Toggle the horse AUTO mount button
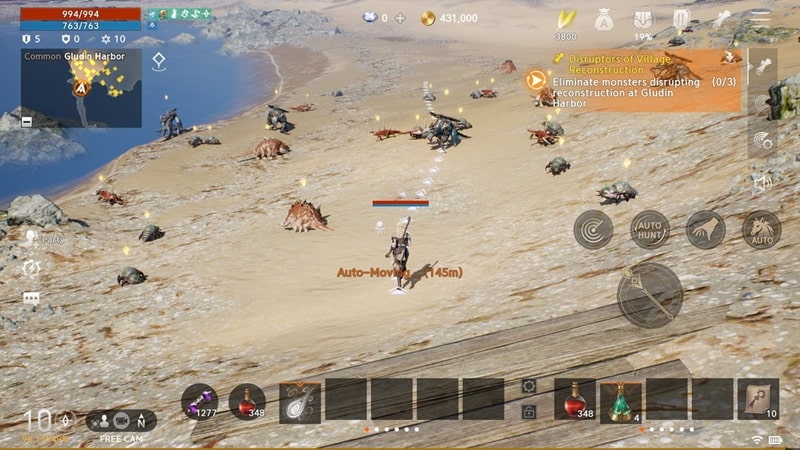 tap(761, 230)
